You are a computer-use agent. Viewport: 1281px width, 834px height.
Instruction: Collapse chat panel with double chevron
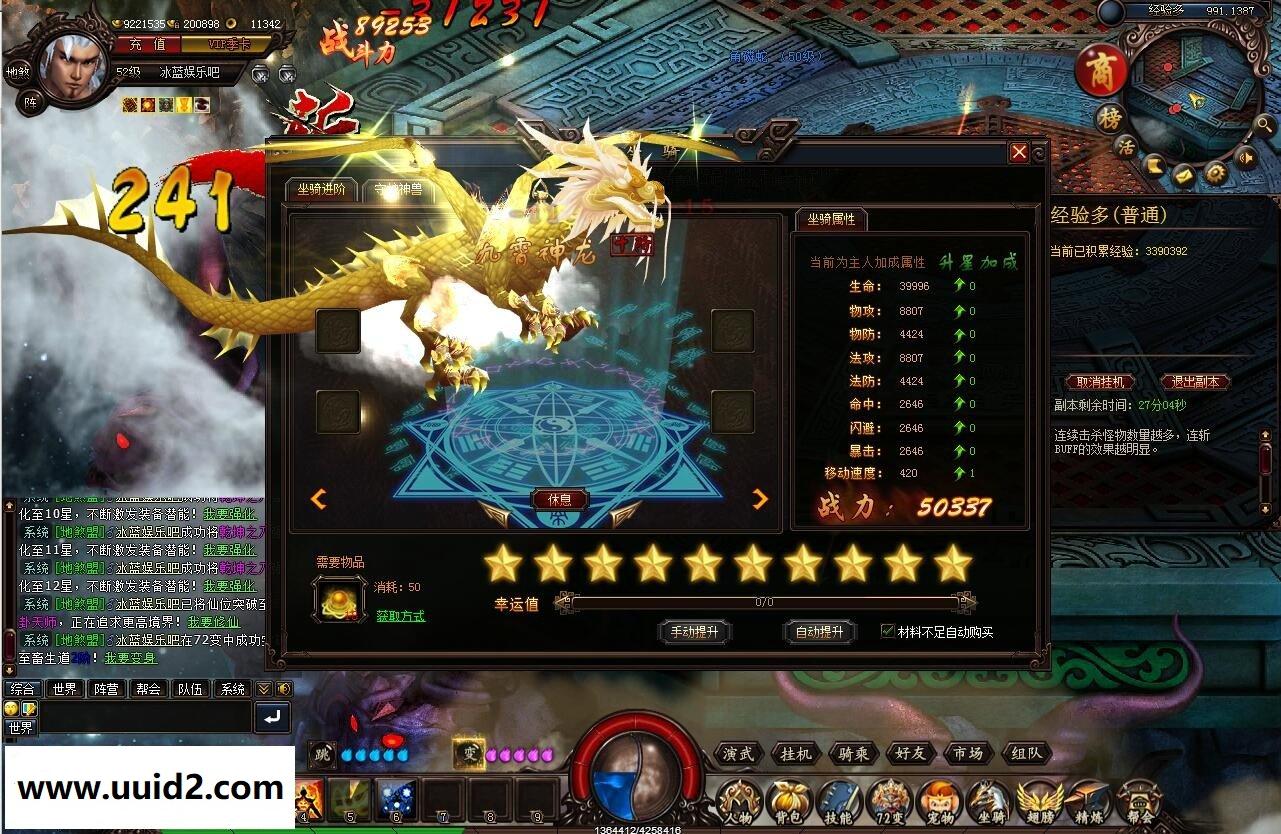coord(264,689)
